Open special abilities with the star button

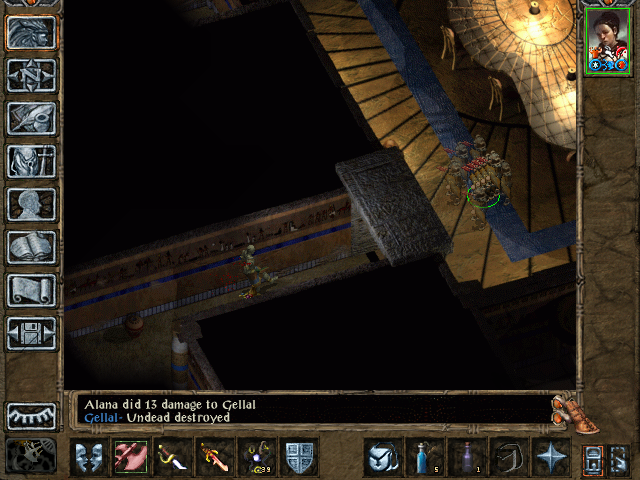(550, 458)
